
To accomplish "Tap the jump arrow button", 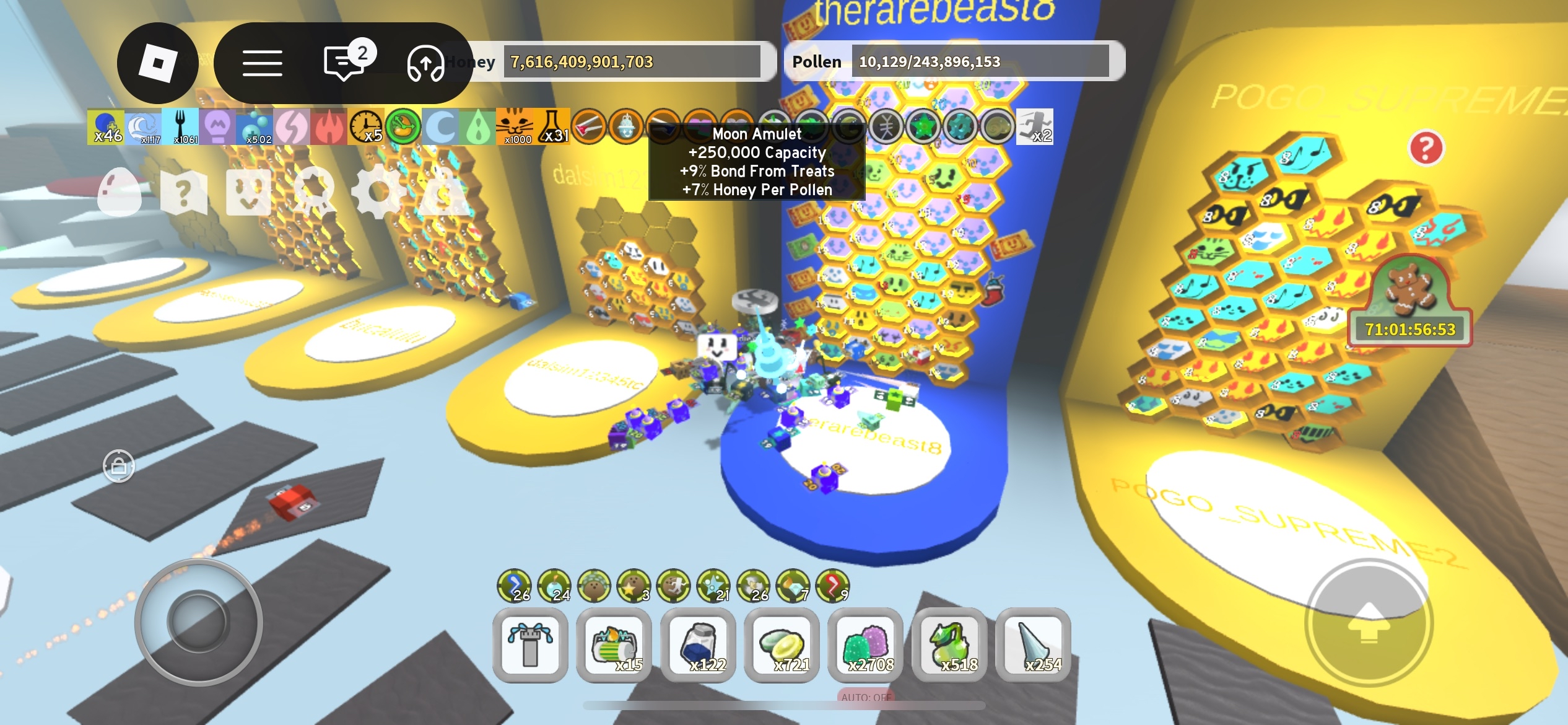I will coord(1369,623).
